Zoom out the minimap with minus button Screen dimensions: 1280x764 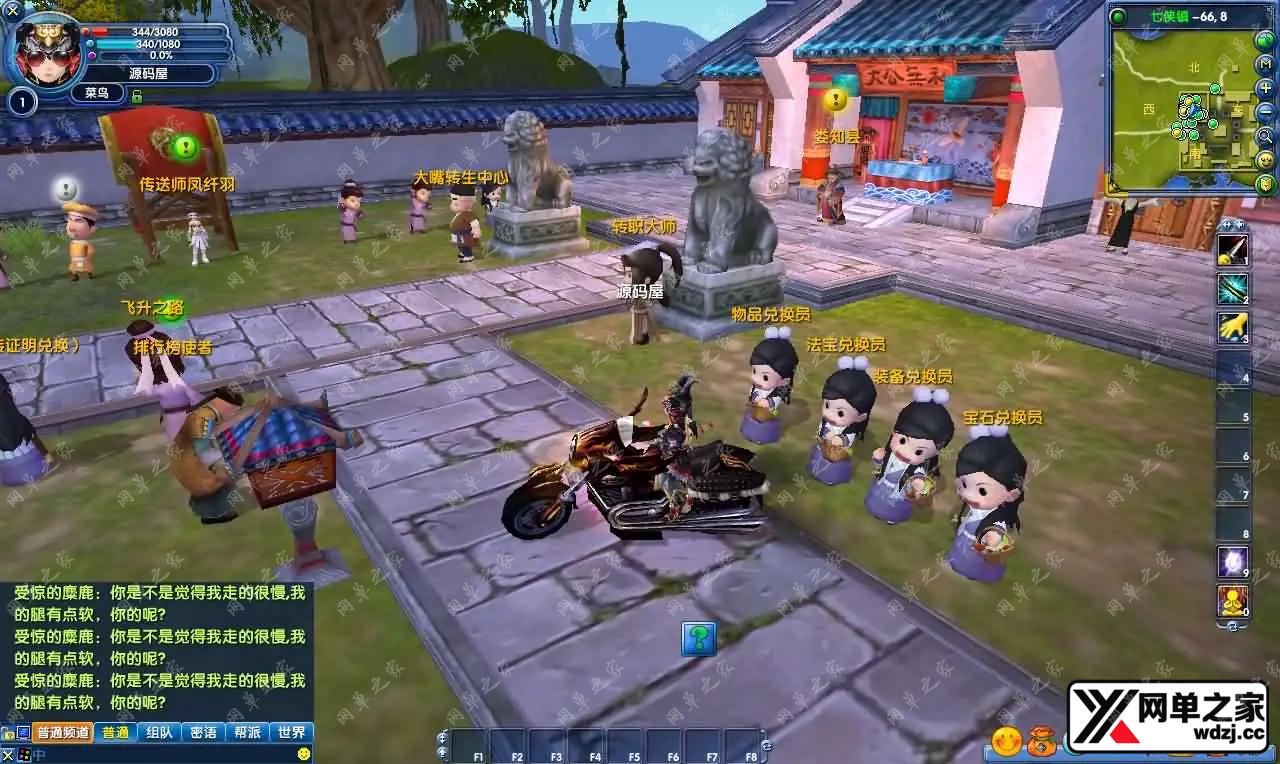point(1265,112)
